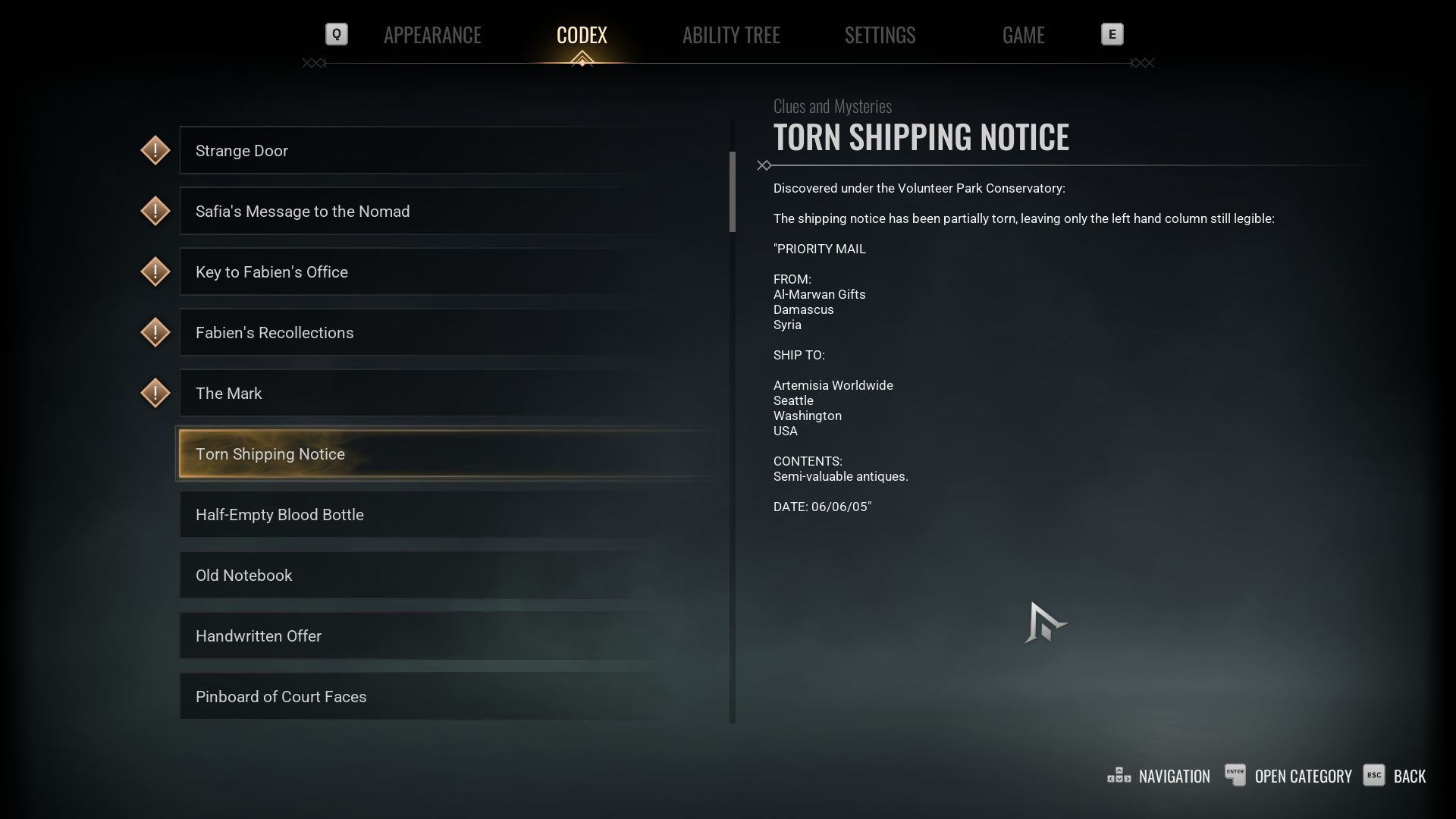This screenshot has height=819, width=1456.
Task: Click the Back button
Action: tap(1395, 776)
